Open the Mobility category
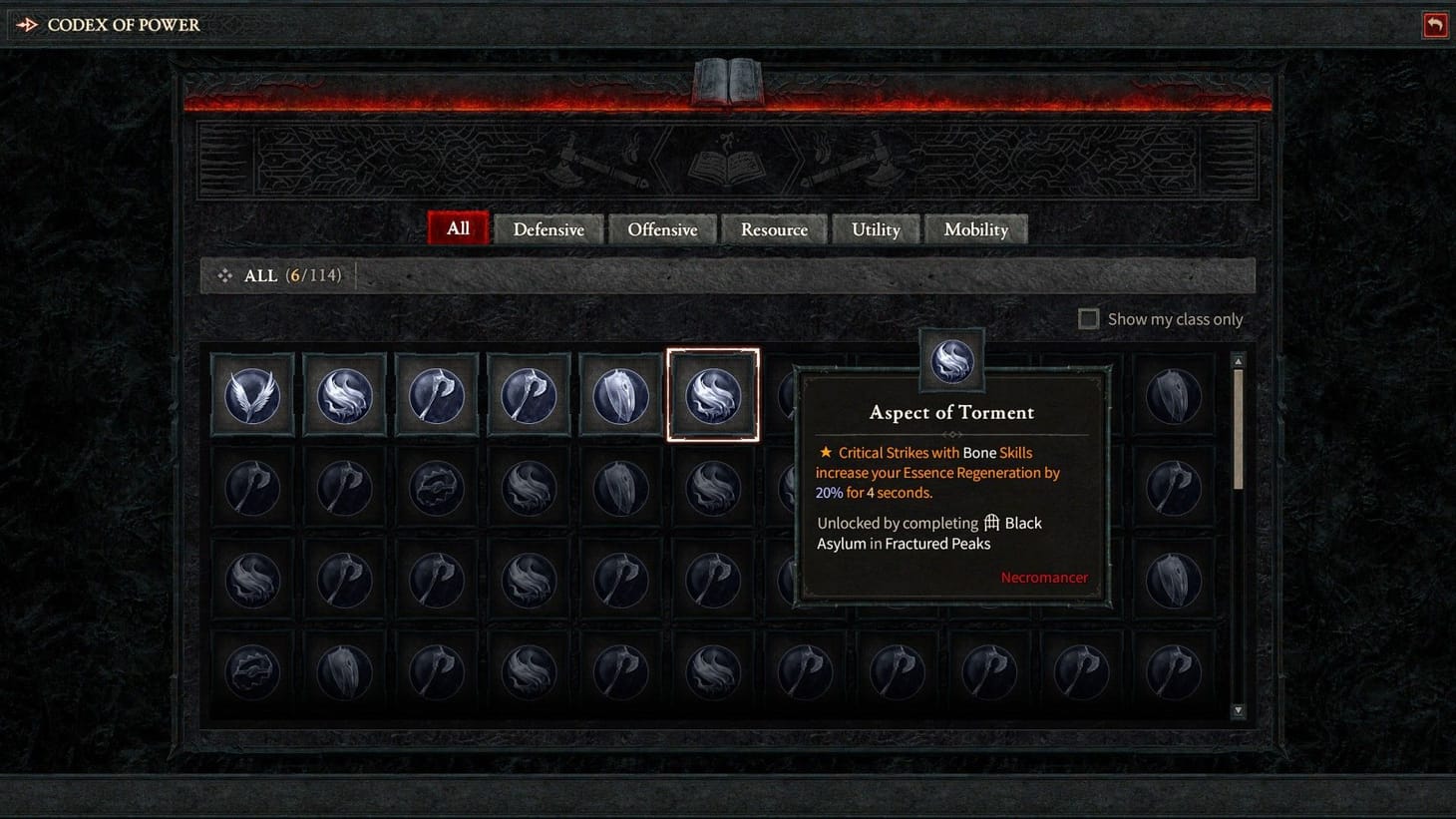 coord(976,228)
